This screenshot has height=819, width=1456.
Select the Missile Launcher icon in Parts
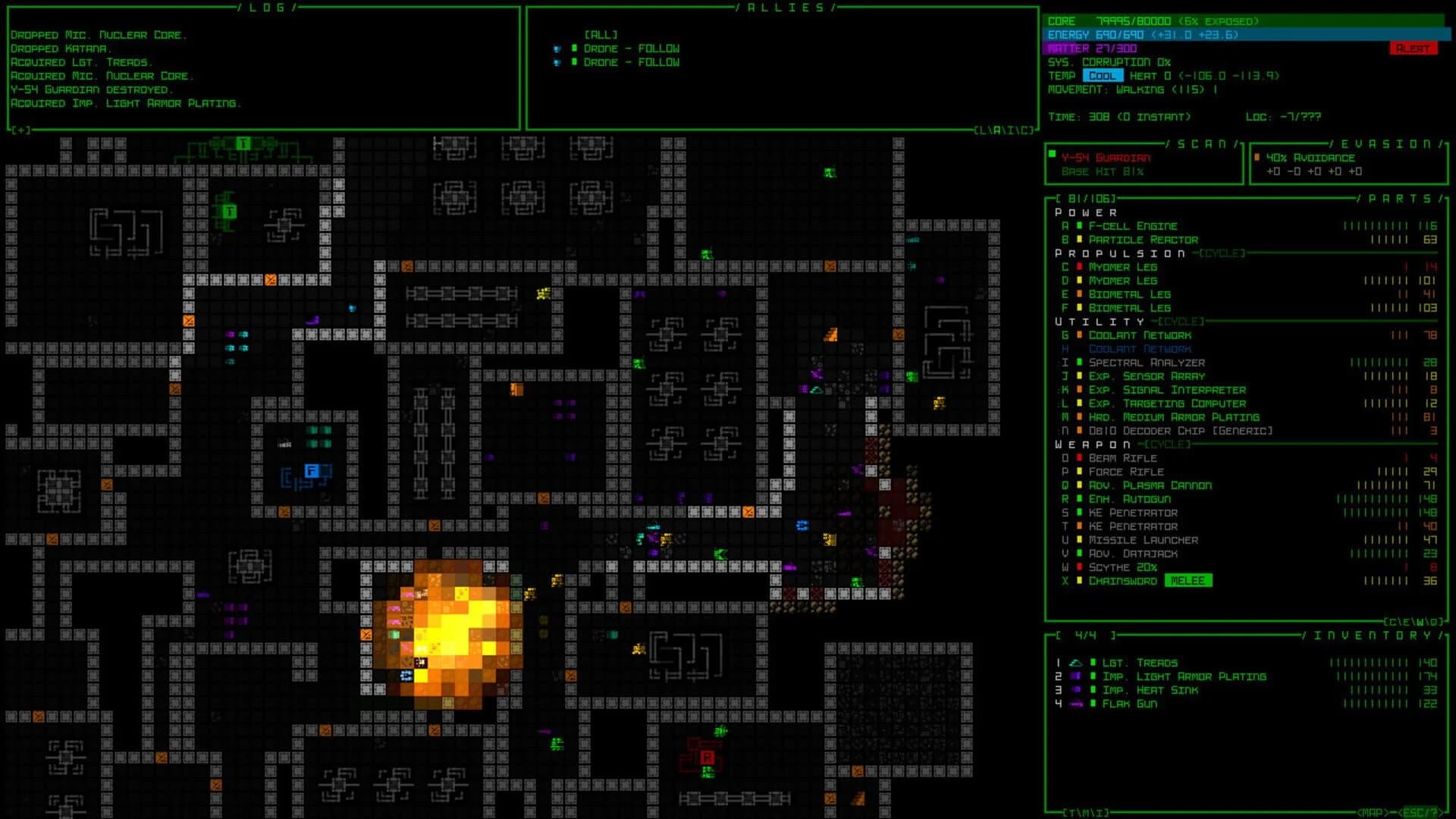point(1078,540)
